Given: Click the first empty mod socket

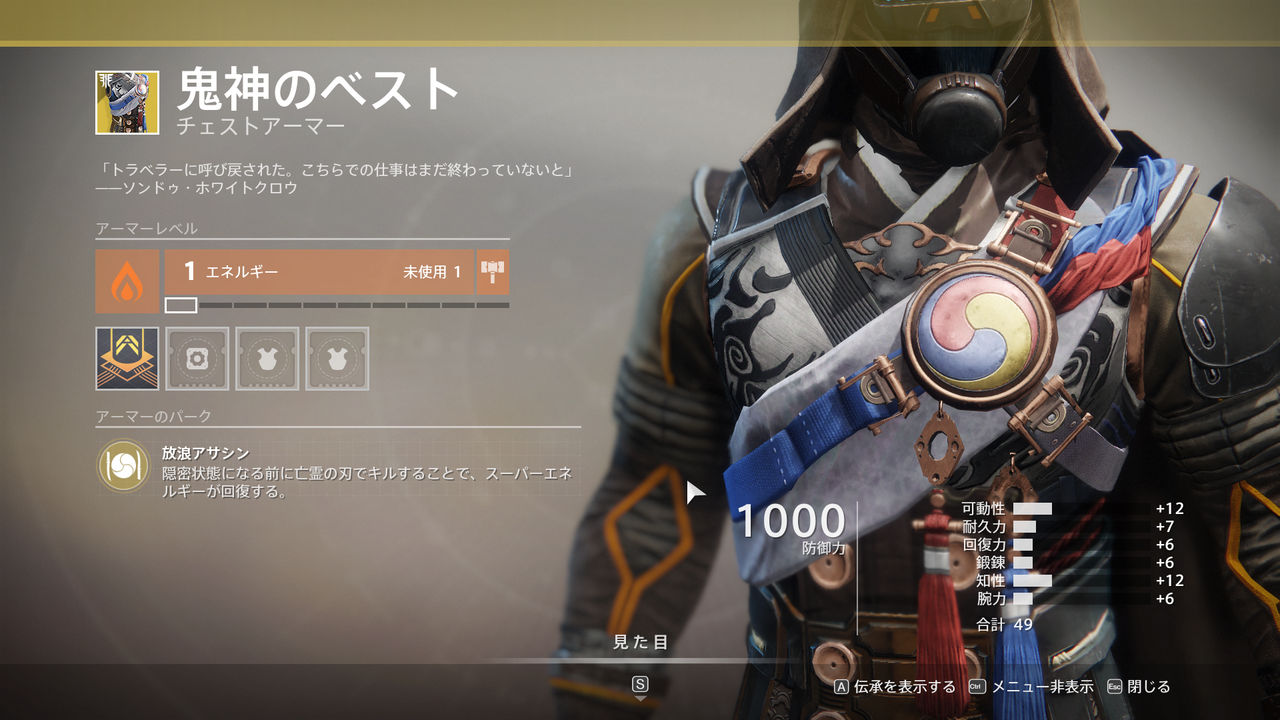Looking at the screenshot, I should tap(196, 357).
